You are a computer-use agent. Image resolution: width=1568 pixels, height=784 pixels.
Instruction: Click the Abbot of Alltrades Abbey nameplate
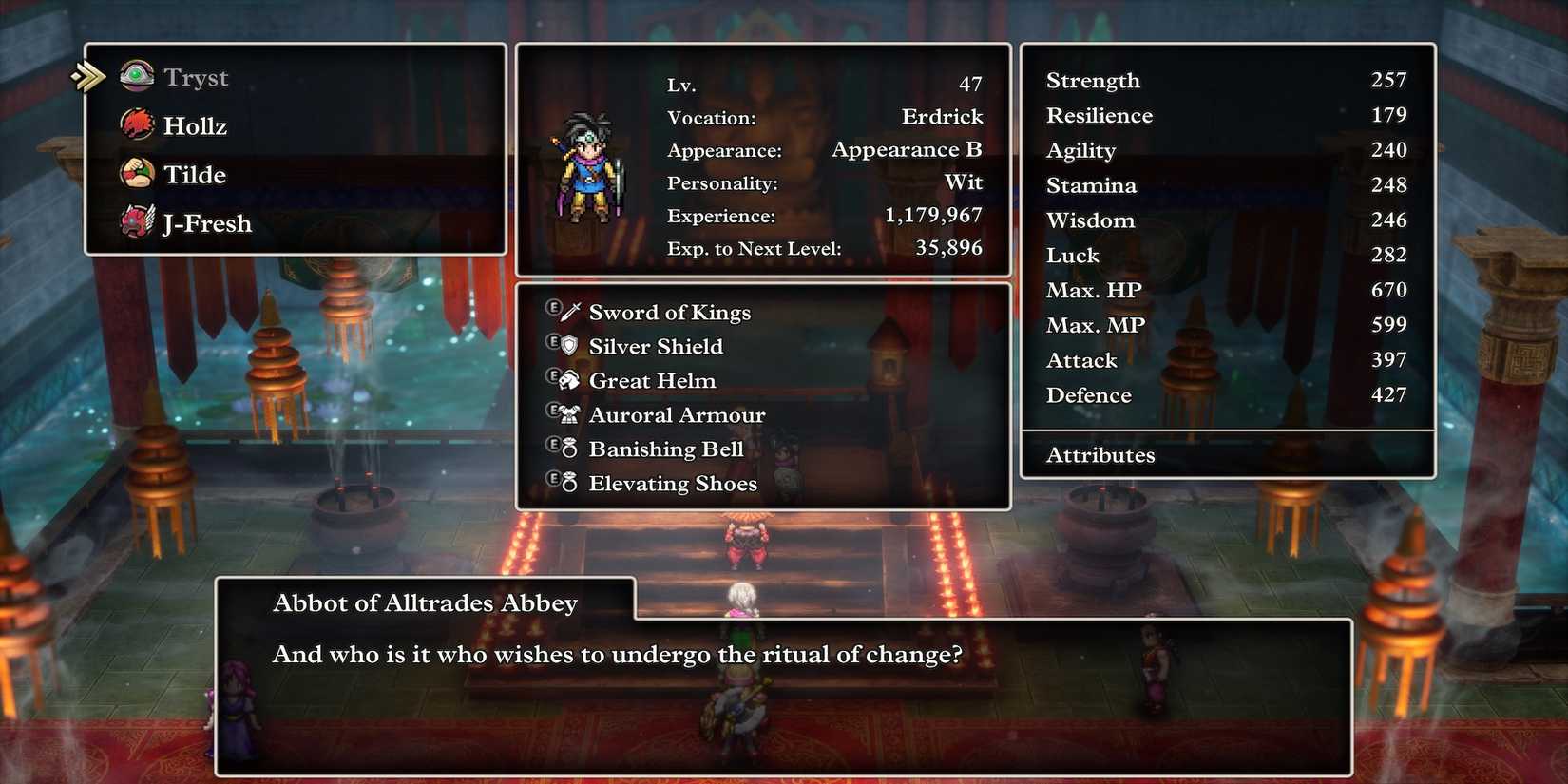425,602
